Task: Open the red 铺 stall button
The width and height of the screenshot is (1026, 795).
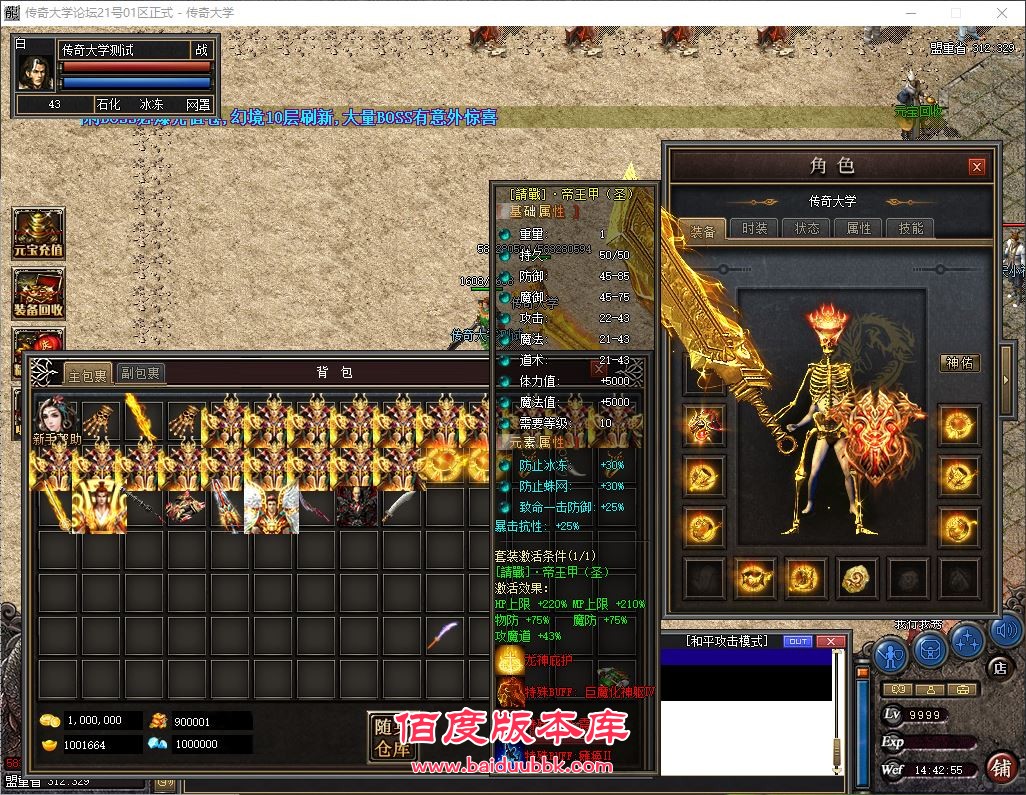Action: pos(999,767)
